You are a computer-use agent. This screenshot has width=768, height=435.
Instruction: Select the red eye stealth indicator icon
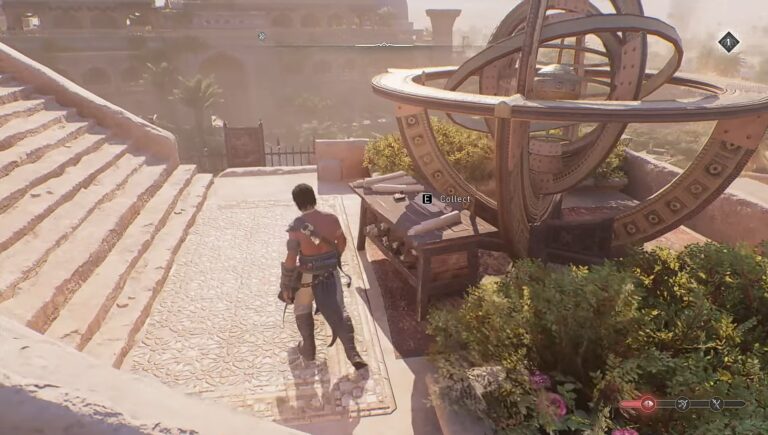tap(647, 404)
